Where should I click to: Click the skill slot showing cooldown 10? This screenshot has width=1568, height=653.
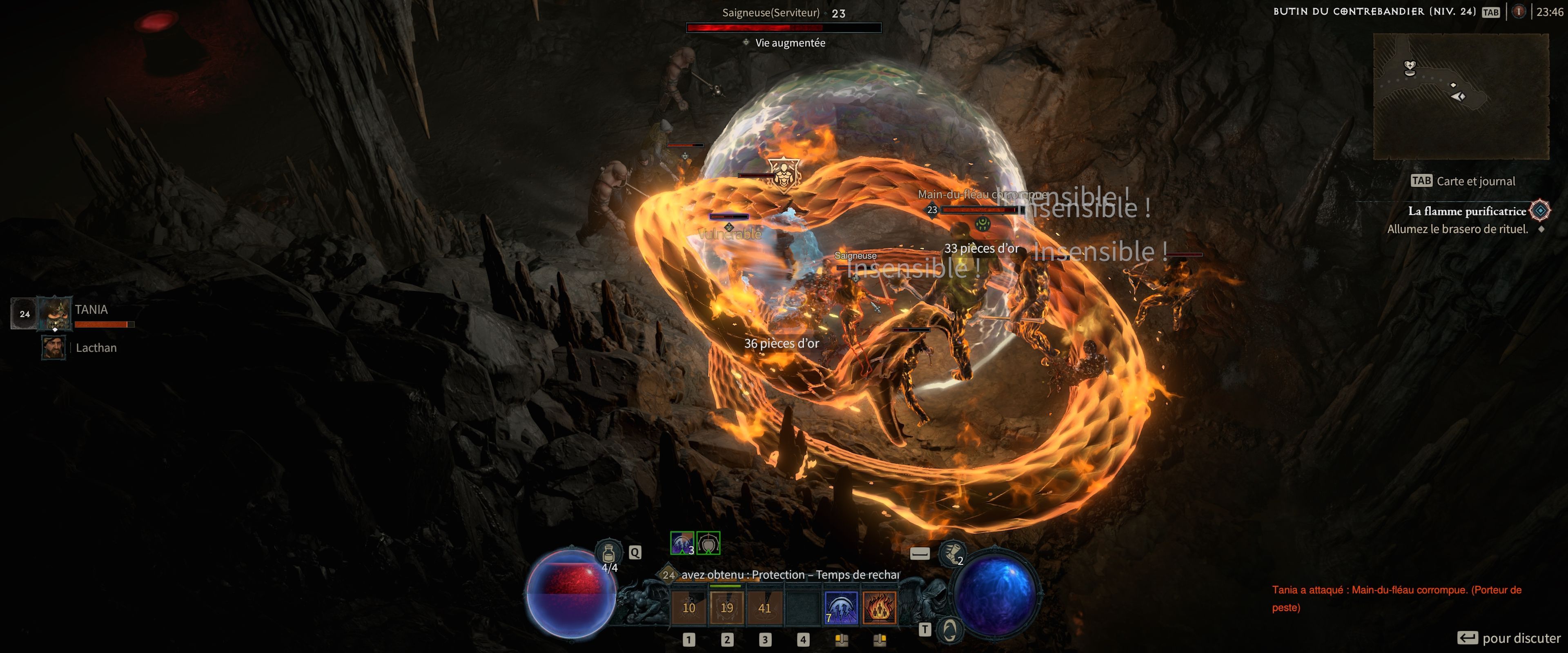(x=688, y=607)
